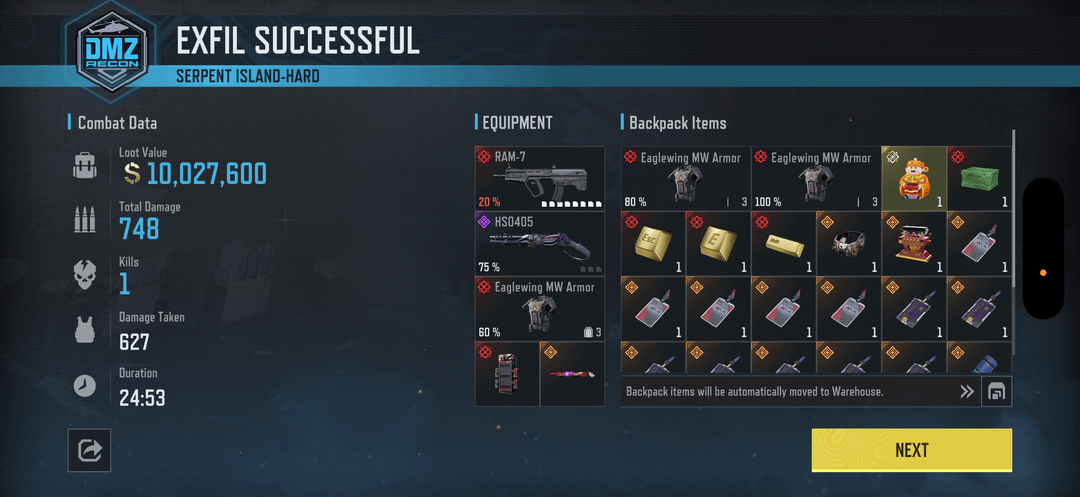Select the equipped backpack slot
The width and height of the screenshot is (1080, 497).
pyautogui.click(x=507, y=374)
